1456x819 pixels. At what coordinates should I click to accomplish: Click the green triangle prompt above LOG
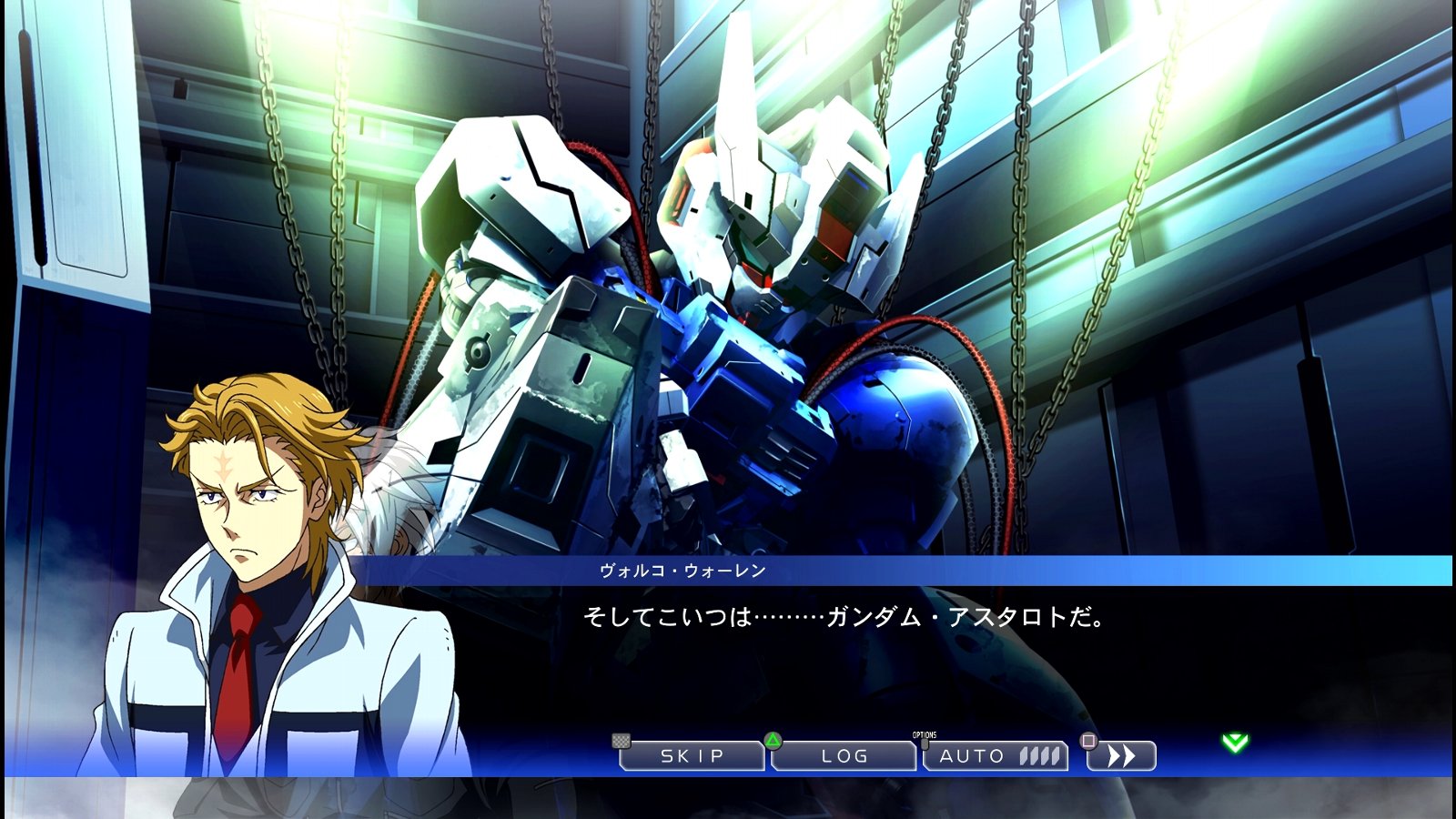tap(773, 741)
